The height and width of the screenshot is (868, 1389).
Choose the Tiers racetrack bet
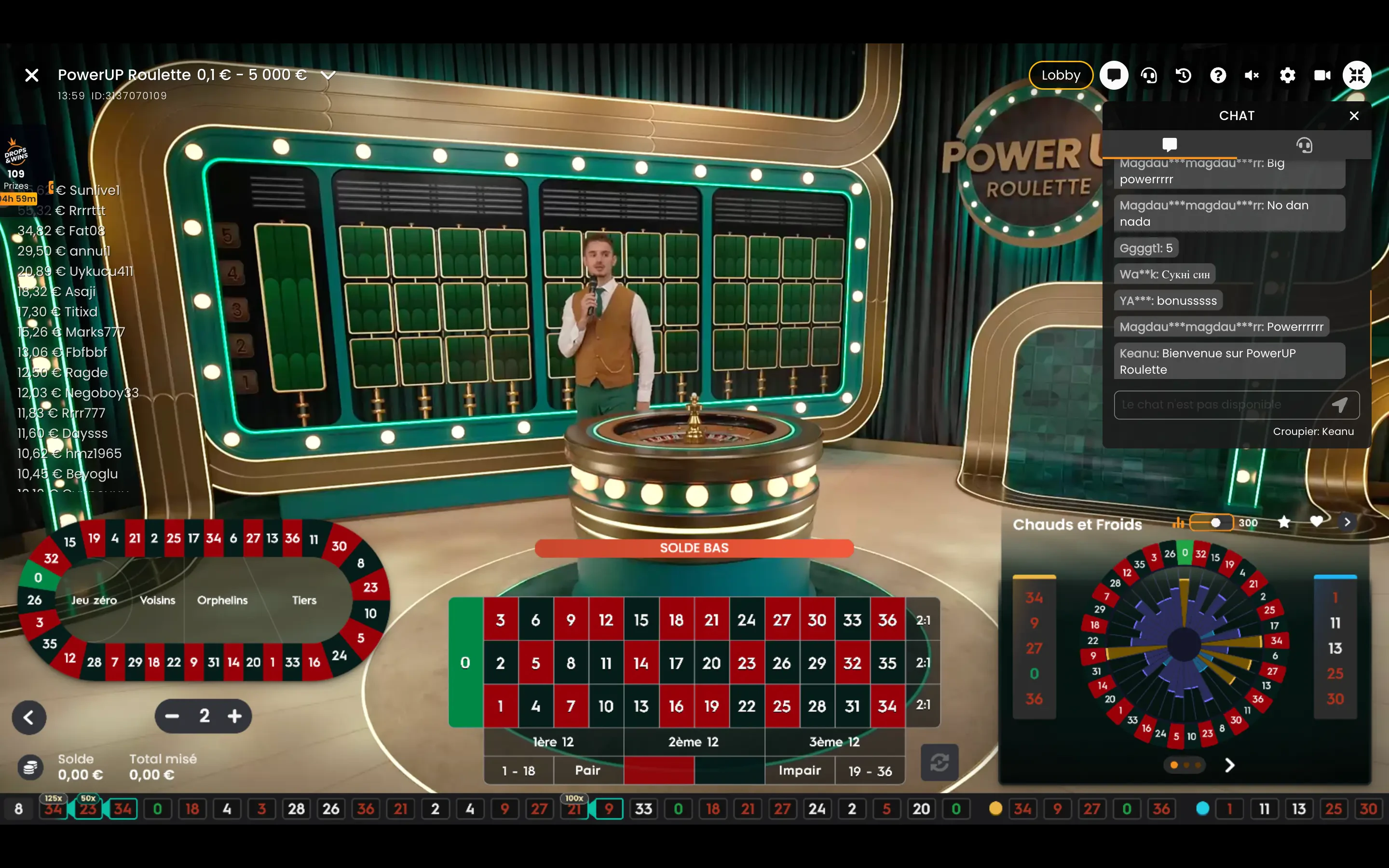pyautogui.click(x=304, y=600)
